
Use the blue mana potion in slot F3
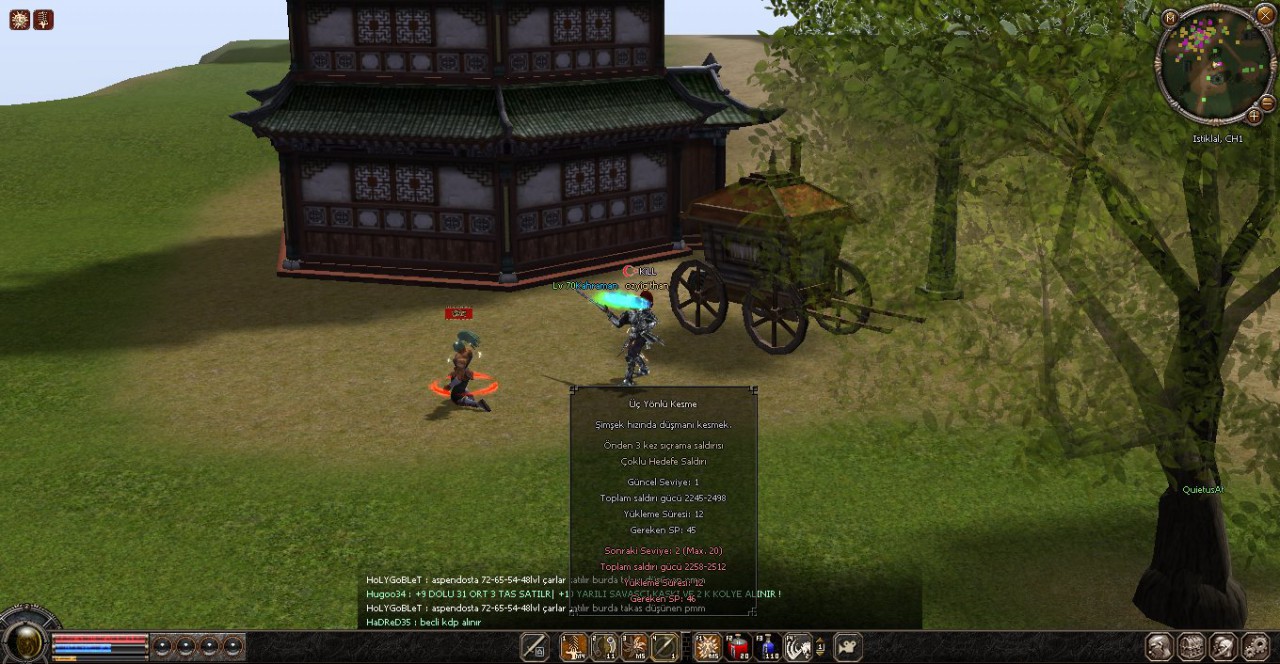[x=768, y=647]
